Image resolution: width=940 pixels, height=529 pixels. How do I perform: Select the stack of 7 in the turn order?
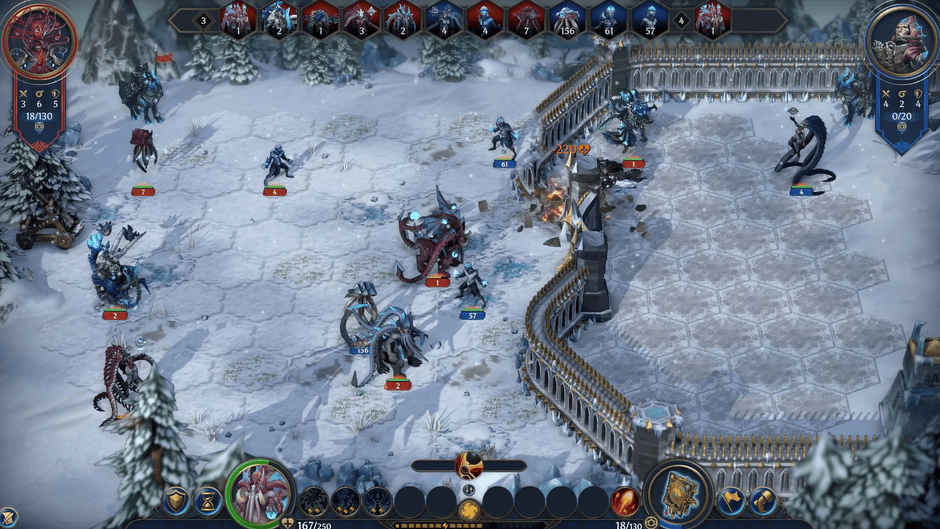coord(526,19)
